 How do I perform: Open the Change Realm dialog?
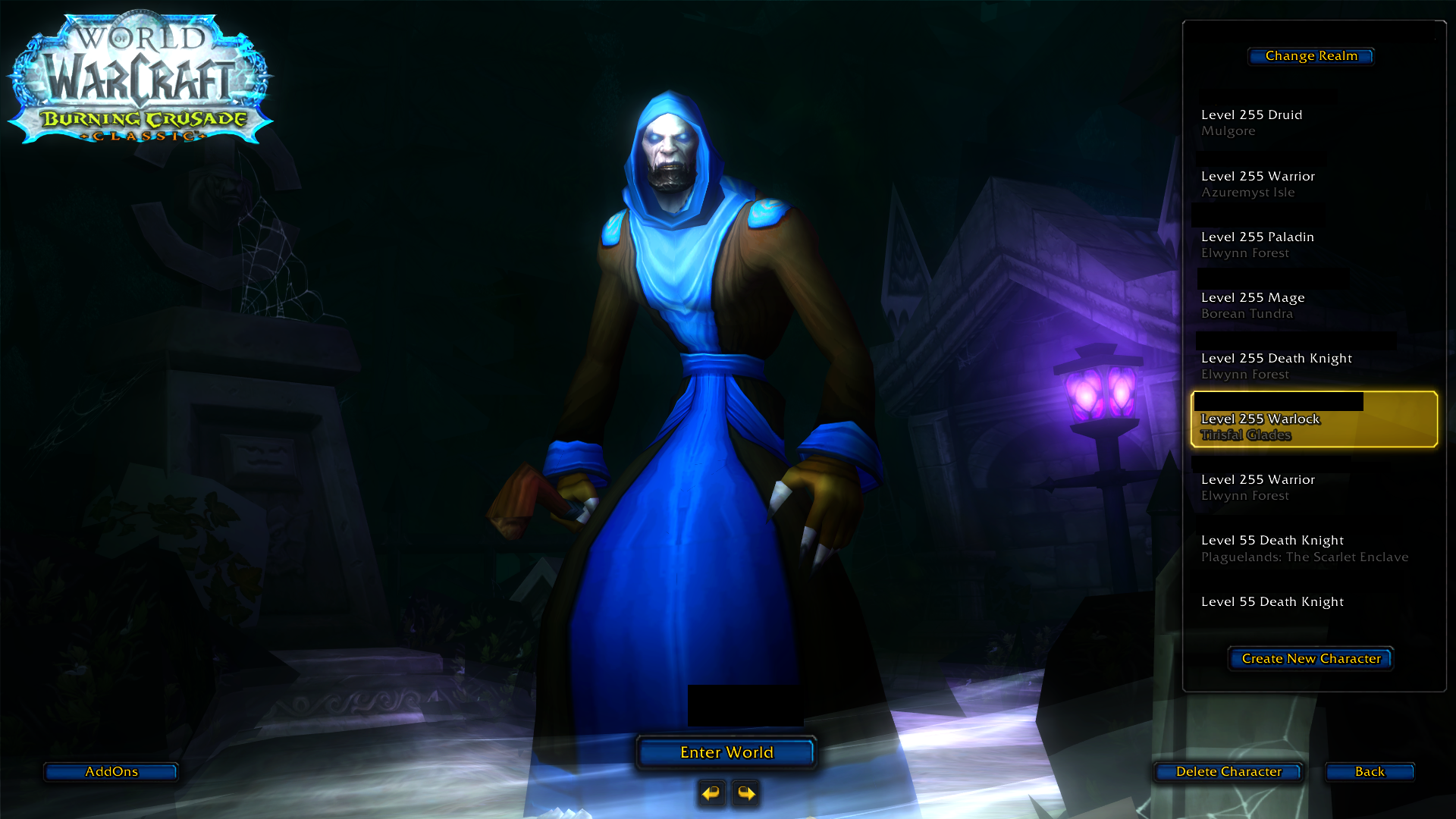click(x=1310, y=55)
